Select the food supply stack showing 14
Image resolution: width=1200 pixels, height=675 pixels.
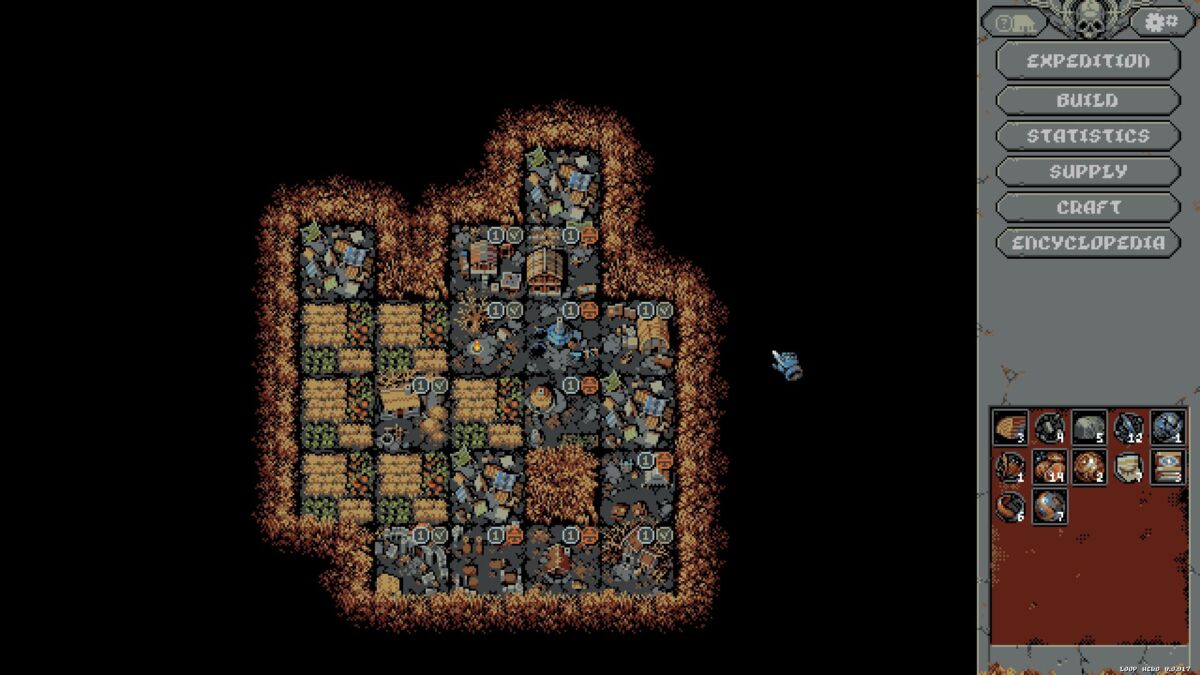[1049, 466]
